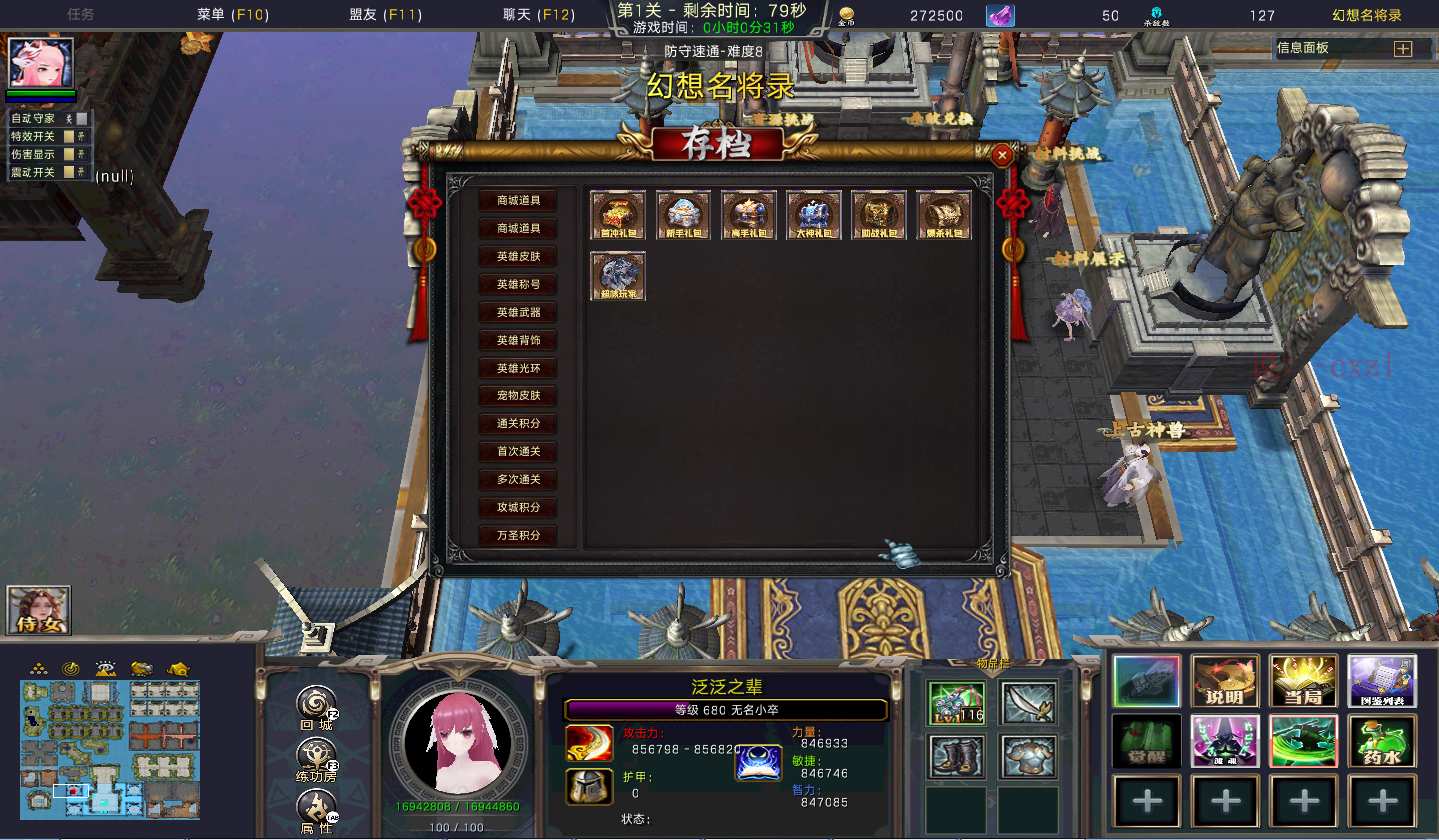The width and height of the screenshot is (1439, 840).
Task: Click the 大神礼包 gift pack
Action: [x=813, y=215]
